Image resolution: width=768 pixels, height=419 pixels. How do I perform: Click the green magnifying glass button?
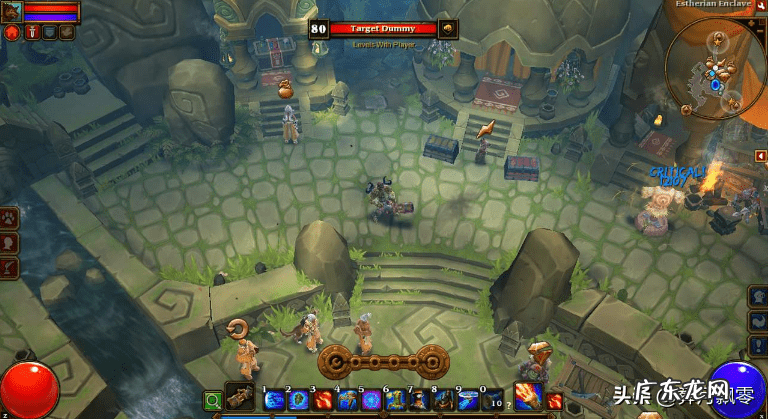[x=213, y=401]
